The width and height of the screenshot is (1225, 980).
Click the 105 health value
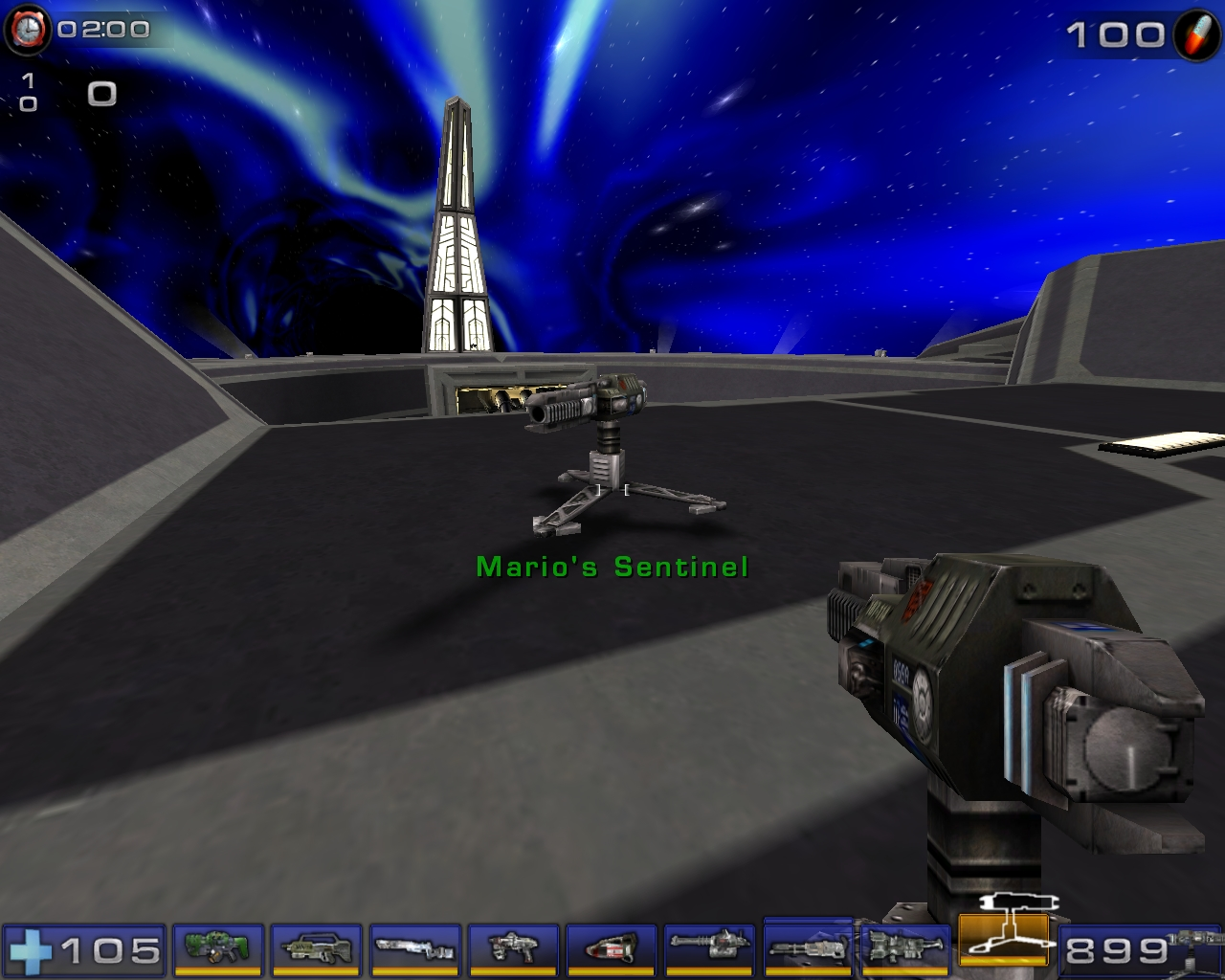[110, 950]
